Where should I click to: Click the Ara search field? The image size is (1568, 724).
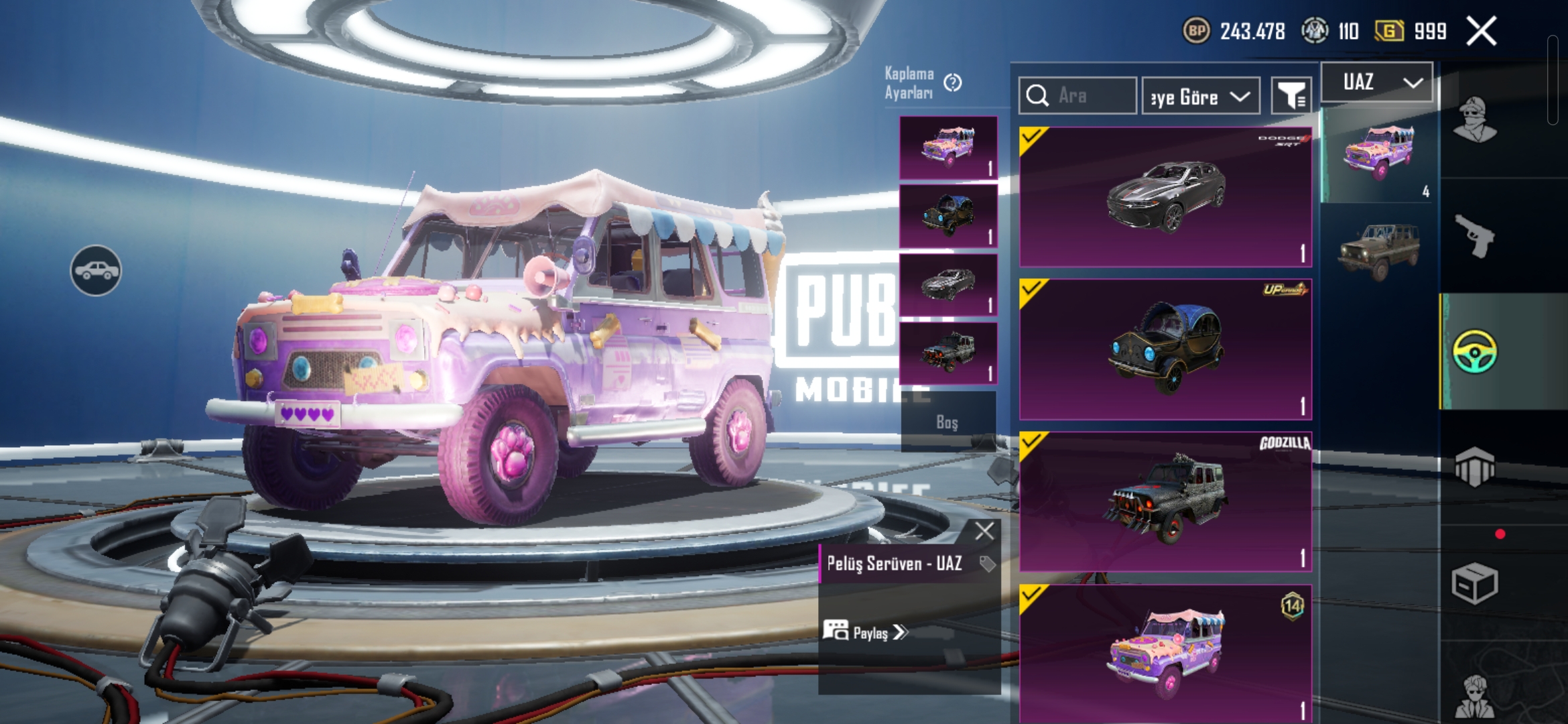coord(1077,96)
